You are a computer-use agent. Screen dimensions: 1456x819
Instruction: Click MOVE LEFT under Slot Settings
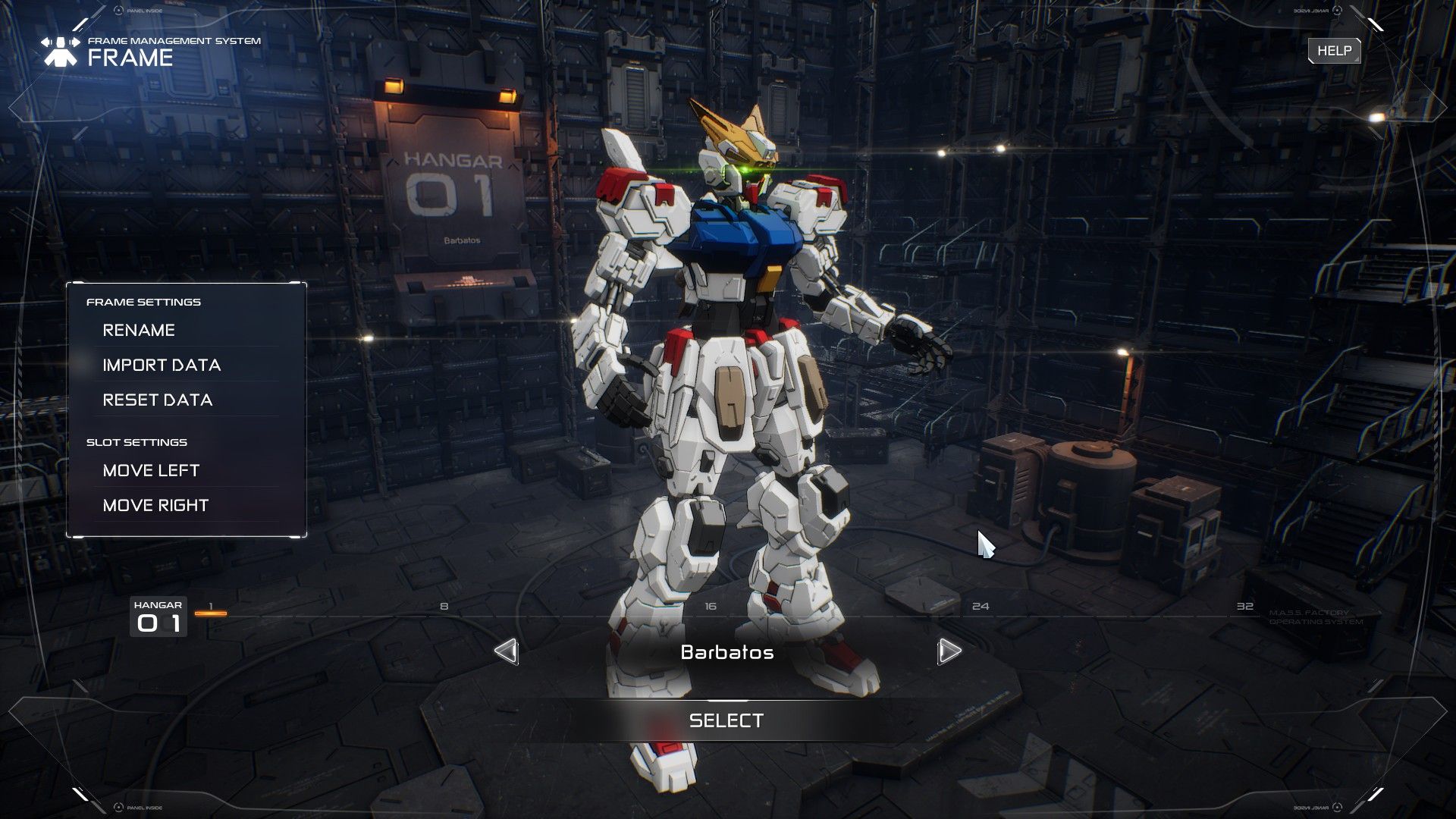152,470
